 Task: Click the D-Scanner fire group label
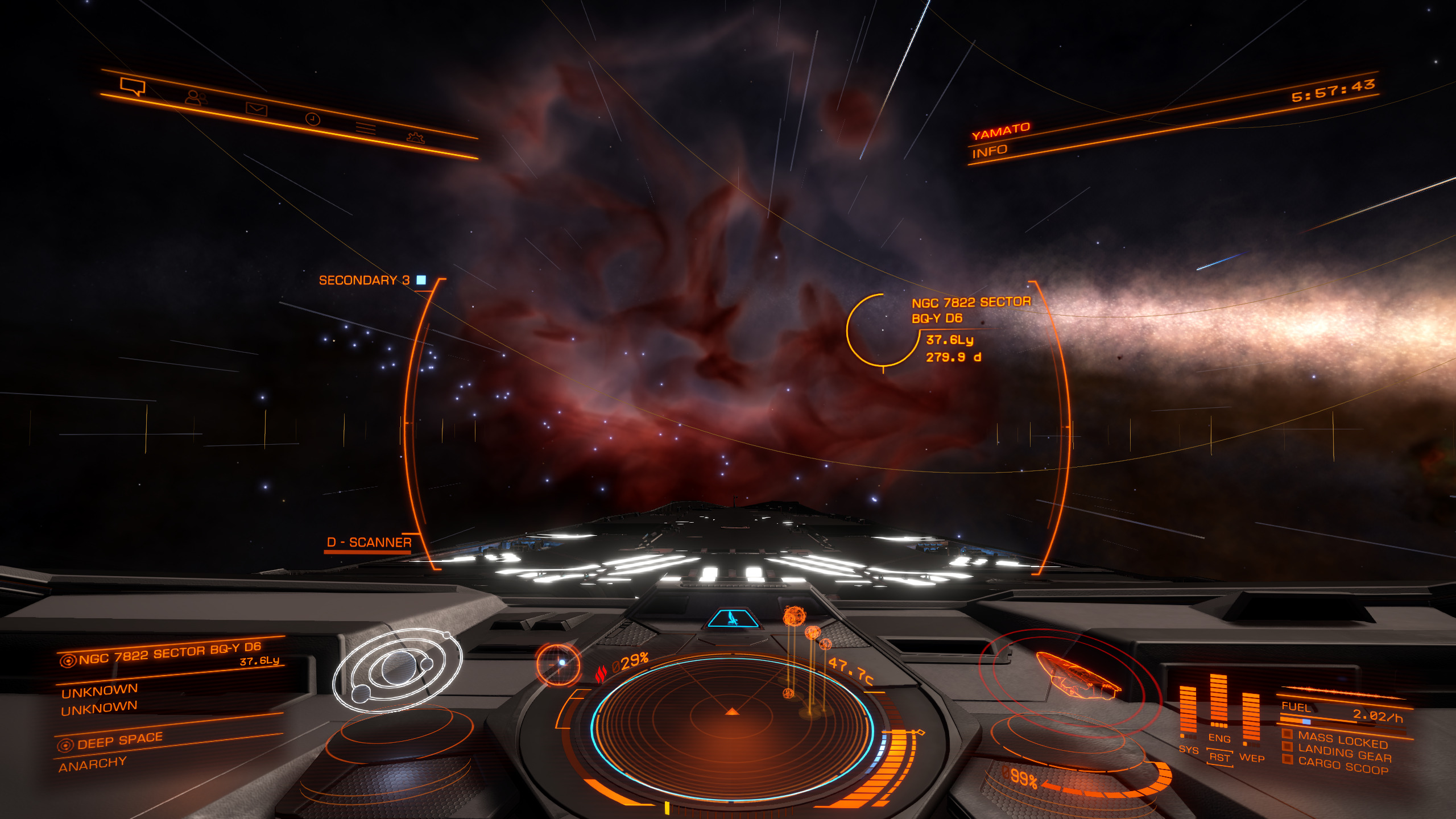369,543
